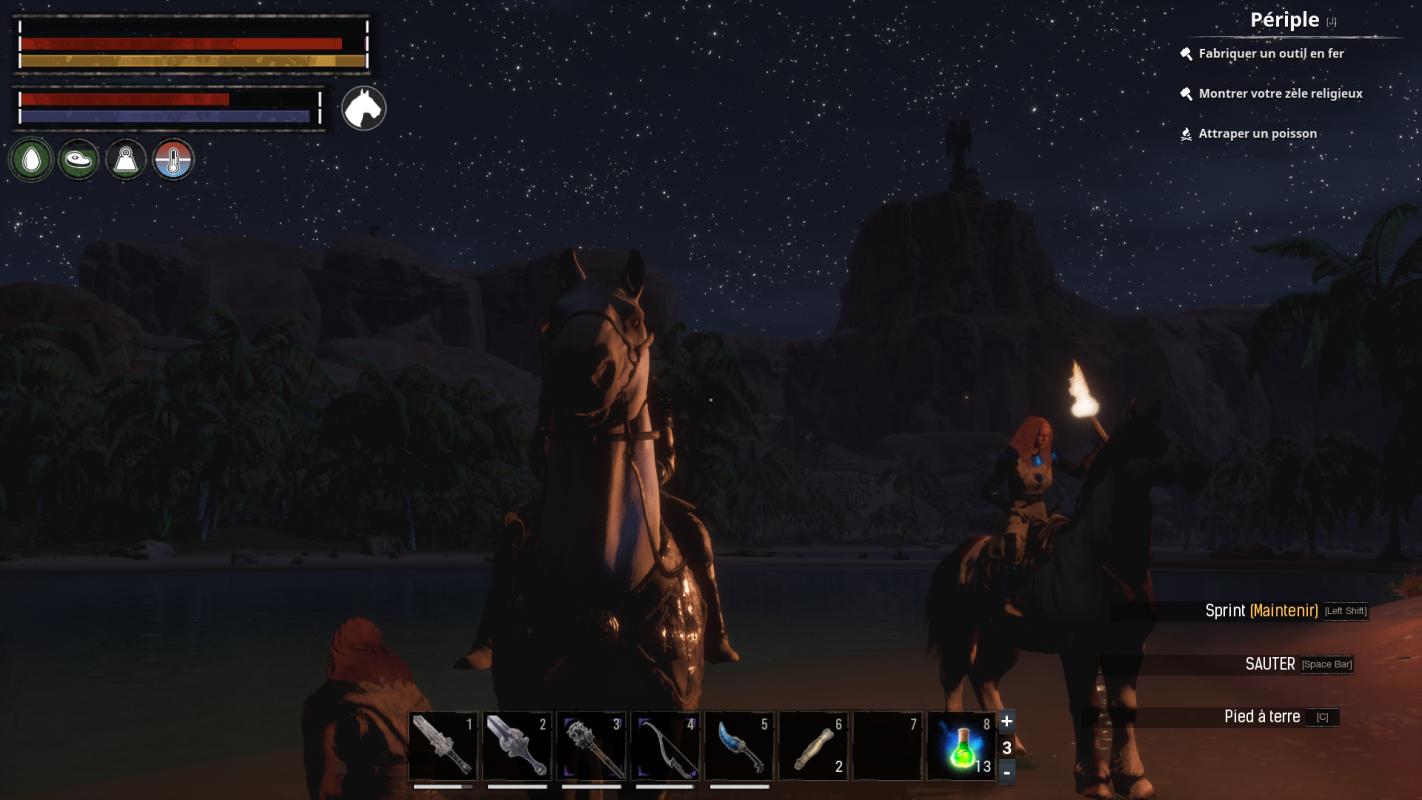This screenshot has width=1422, height=800.
Task: Decrease potion count with the minus button
Action: coord(1006,771)
